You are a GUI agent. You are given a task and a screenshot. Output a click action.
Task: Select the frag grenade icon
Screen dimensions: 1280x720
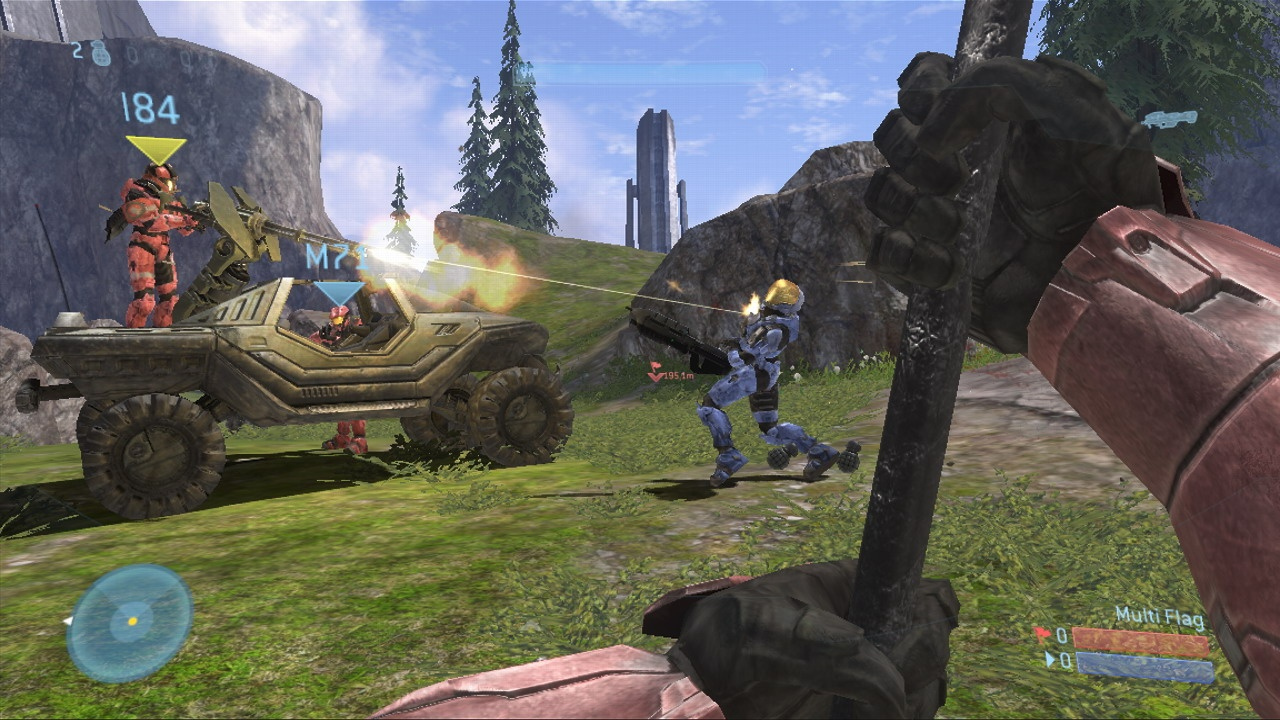[101, 52]
